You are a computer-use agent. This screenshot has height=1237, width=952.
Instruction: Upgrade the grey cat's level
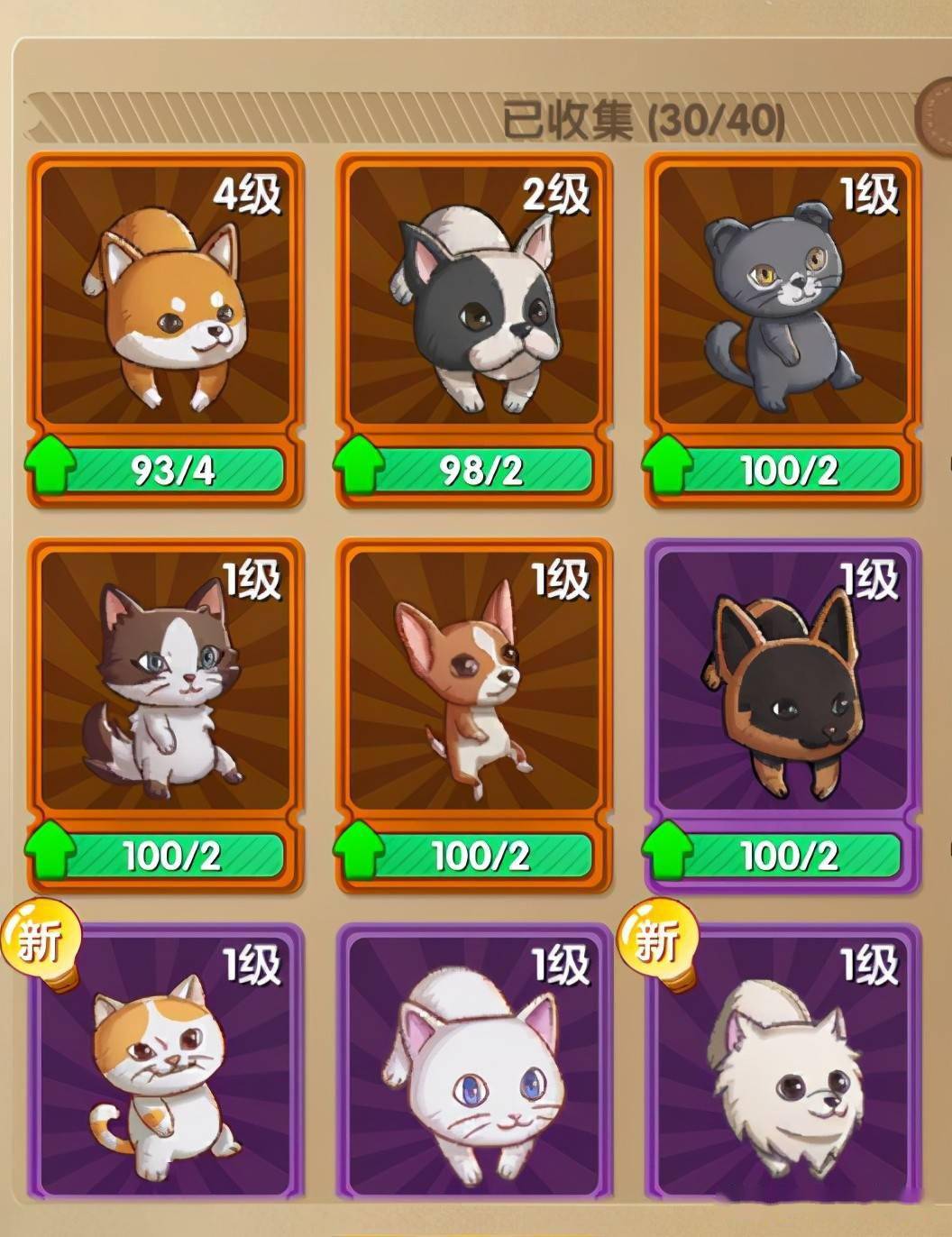783,470
